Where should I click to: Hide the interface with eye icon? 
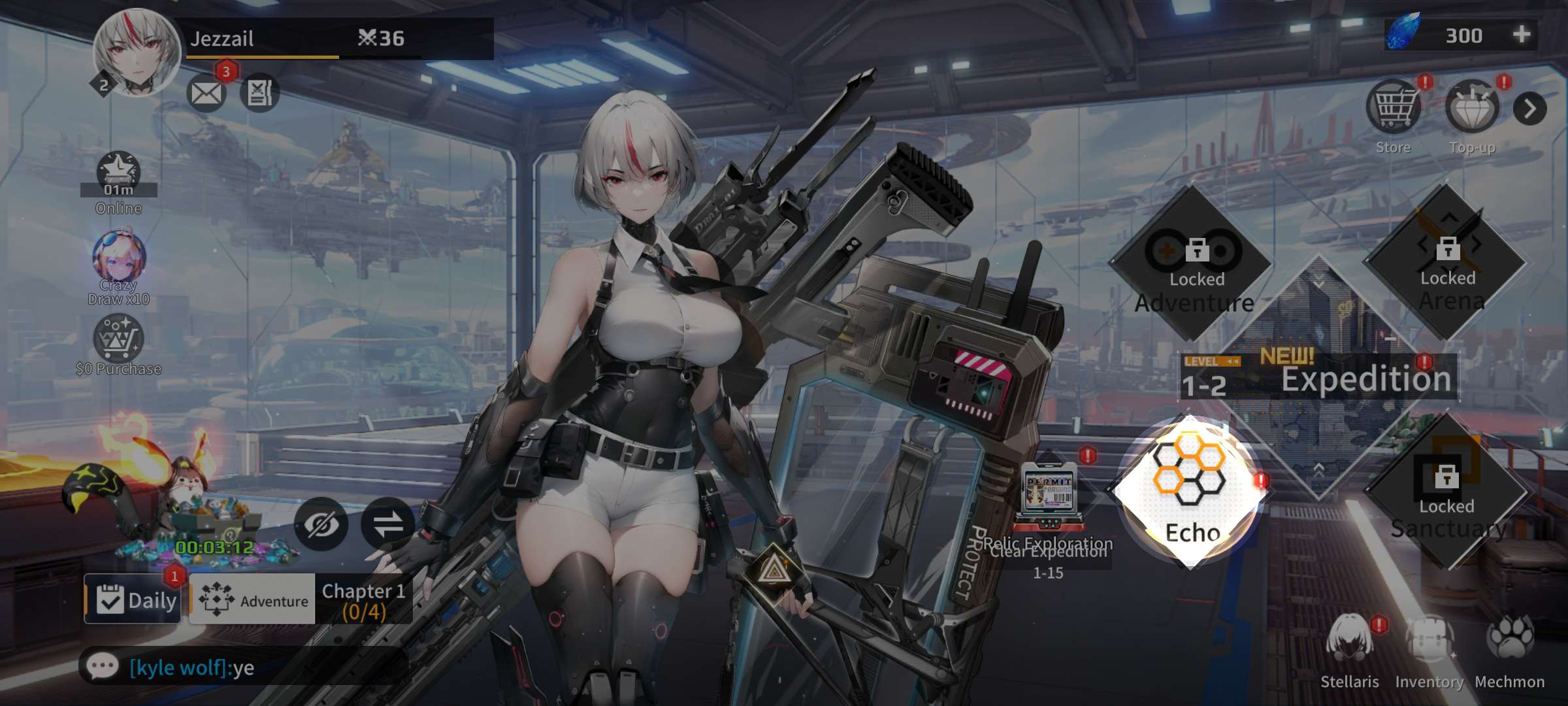click(321, 524)
